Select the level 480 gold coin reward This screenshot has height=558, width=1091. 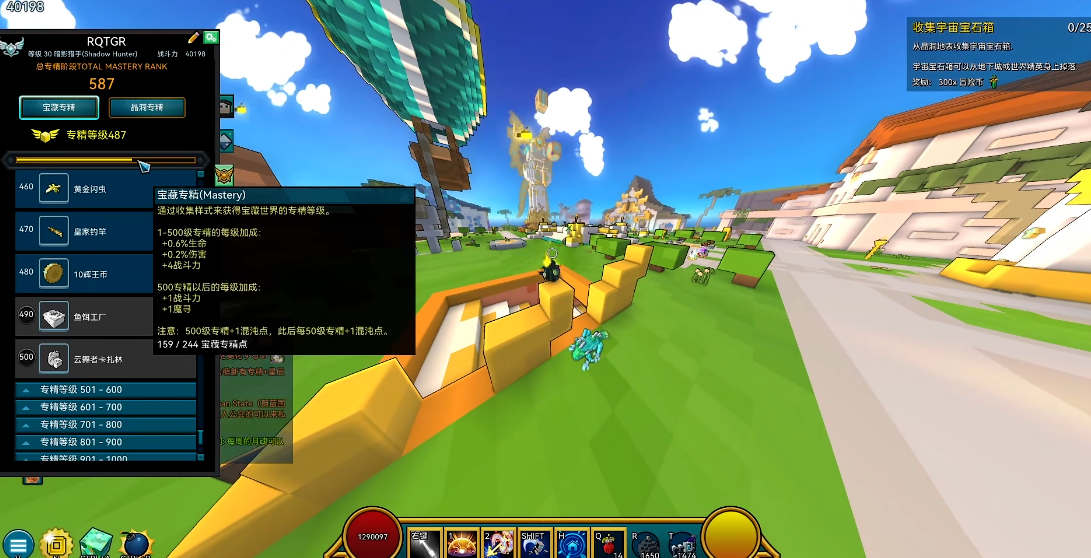tap(105, 273)
